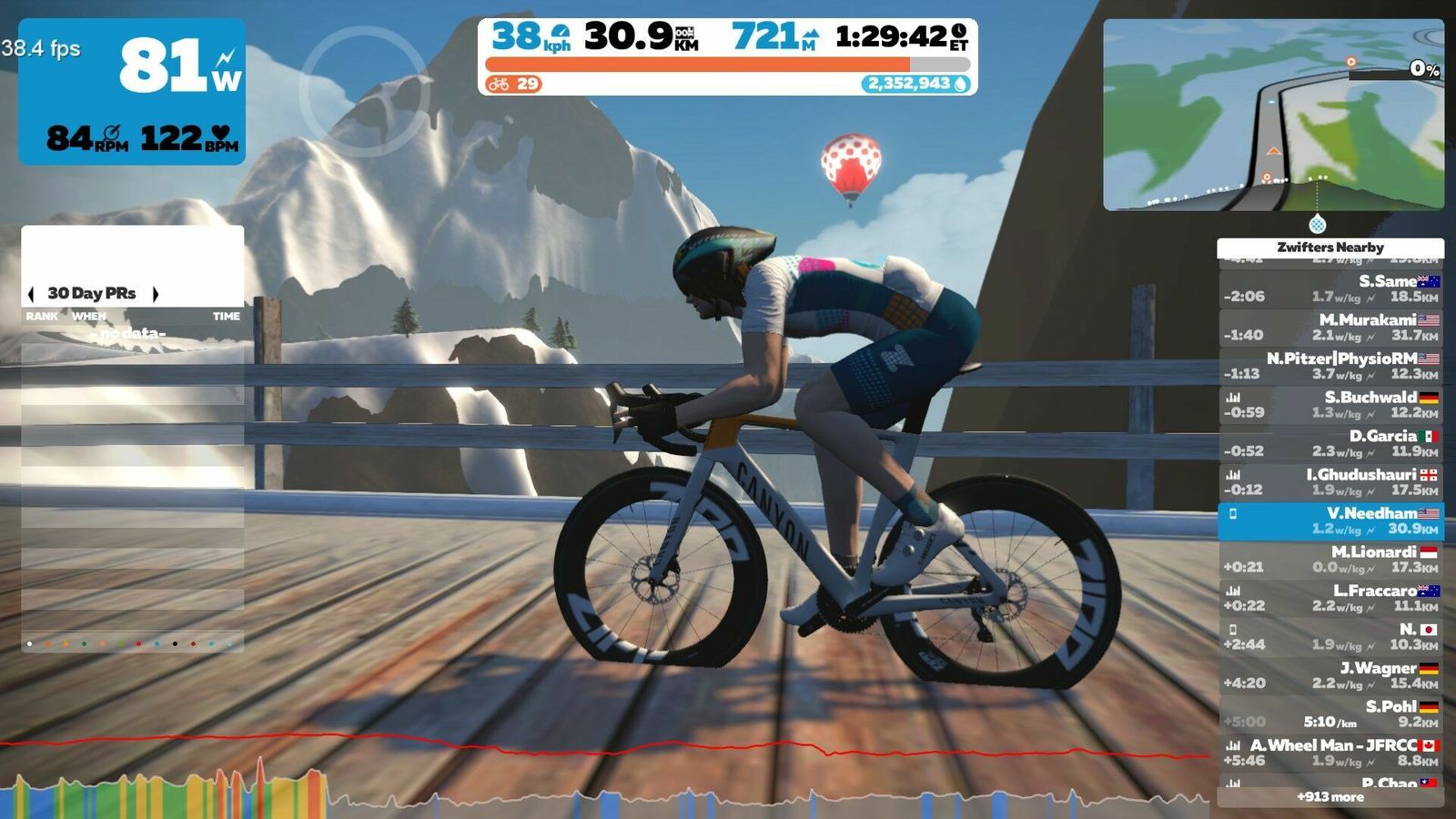
Task: Expand the +913 more riders list
Action: (x=1330, y=797)
